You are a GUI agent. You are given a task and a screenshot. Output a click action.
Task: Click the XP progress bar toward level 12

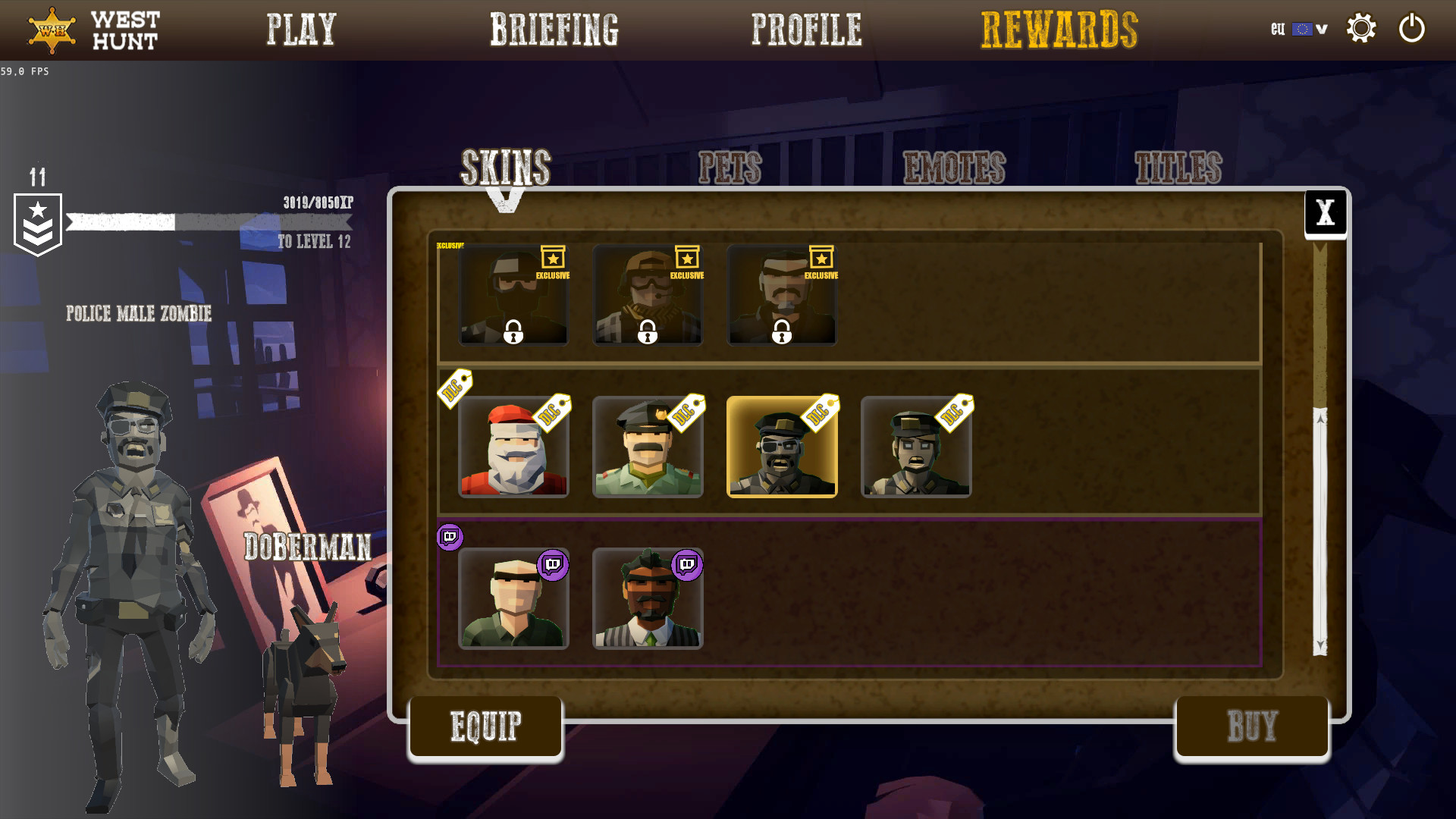tap(209, 222)
